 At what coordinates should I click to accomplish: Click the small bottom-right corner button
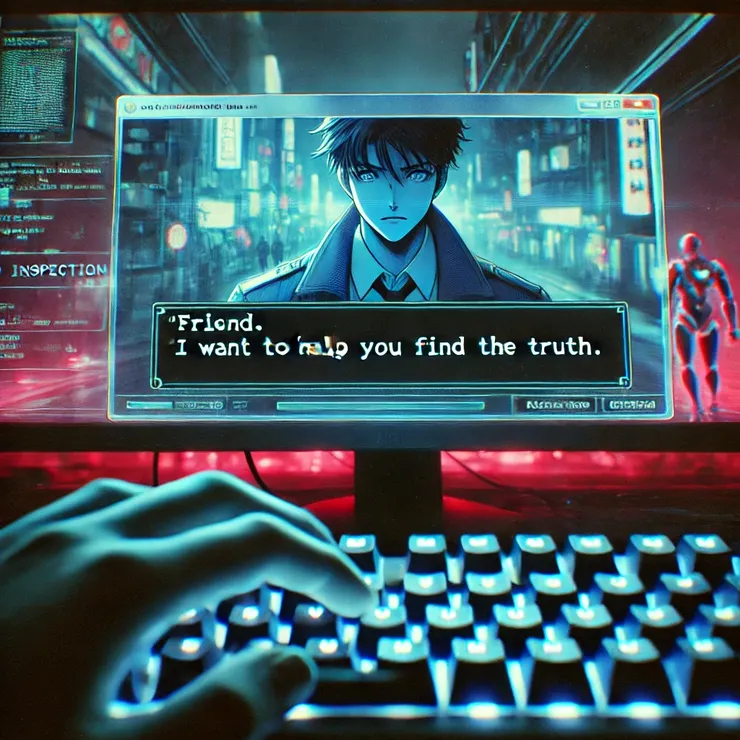pos(631,405)
